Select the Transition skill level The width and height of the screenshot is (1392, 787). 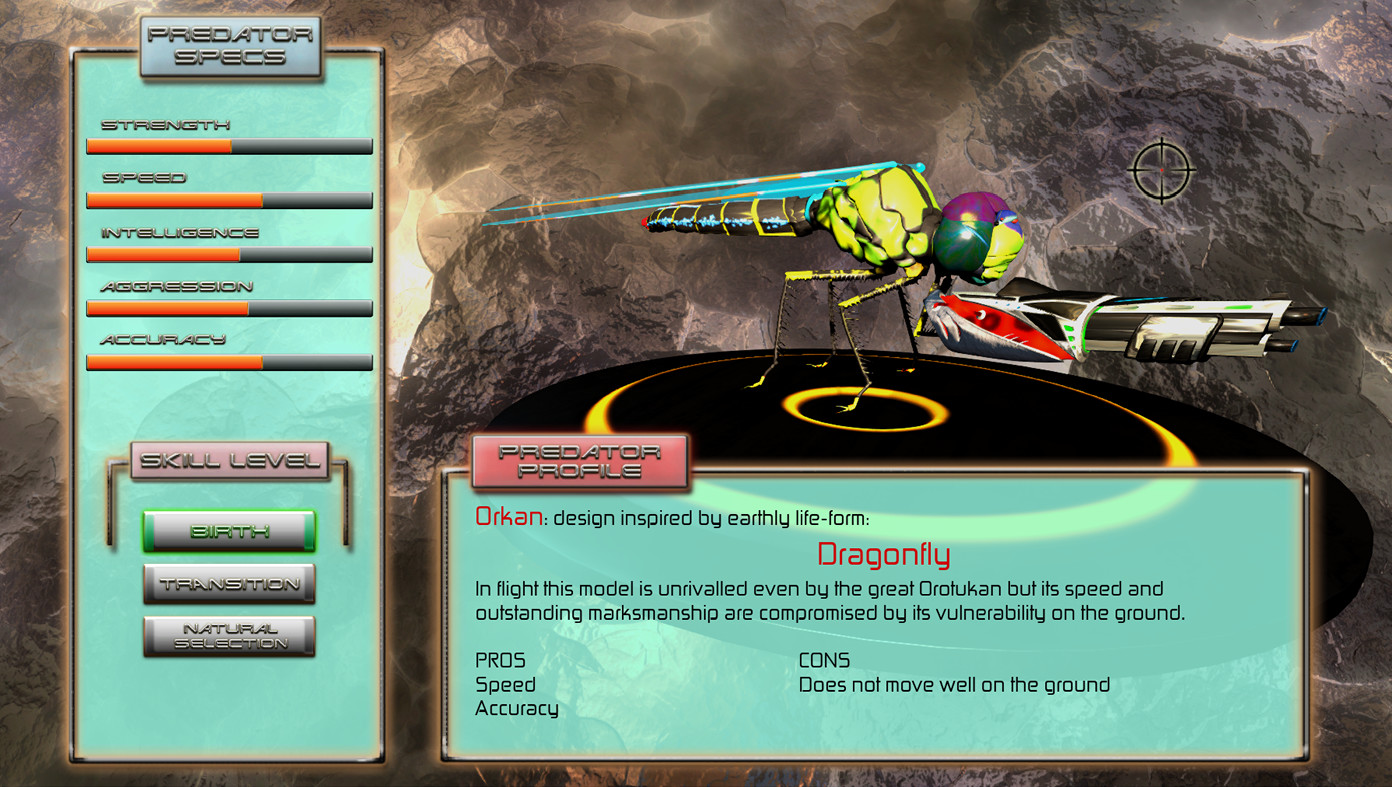click(229, 583)
